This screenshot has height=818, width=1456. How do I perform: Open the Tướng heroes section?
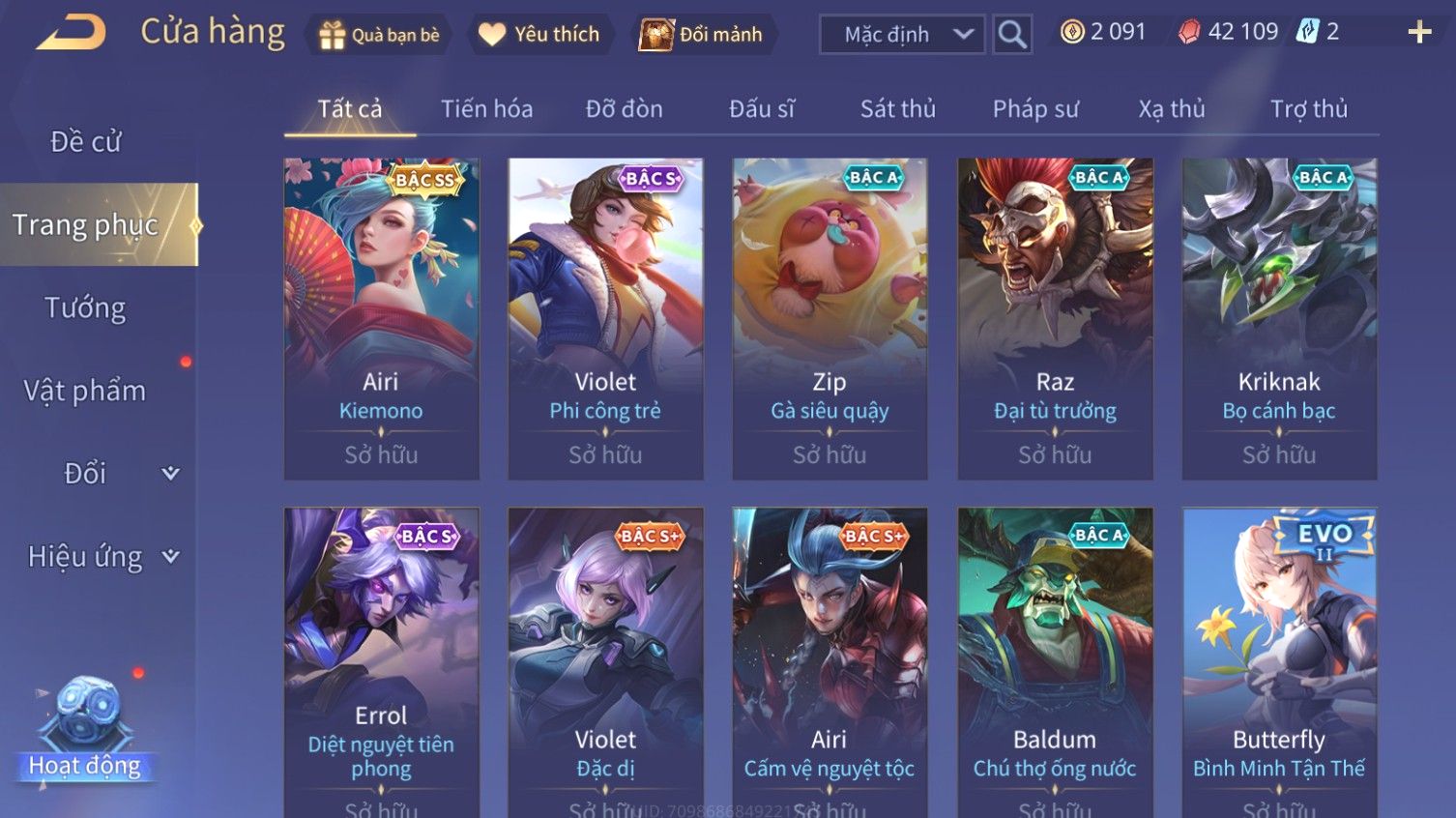[85, 308]
